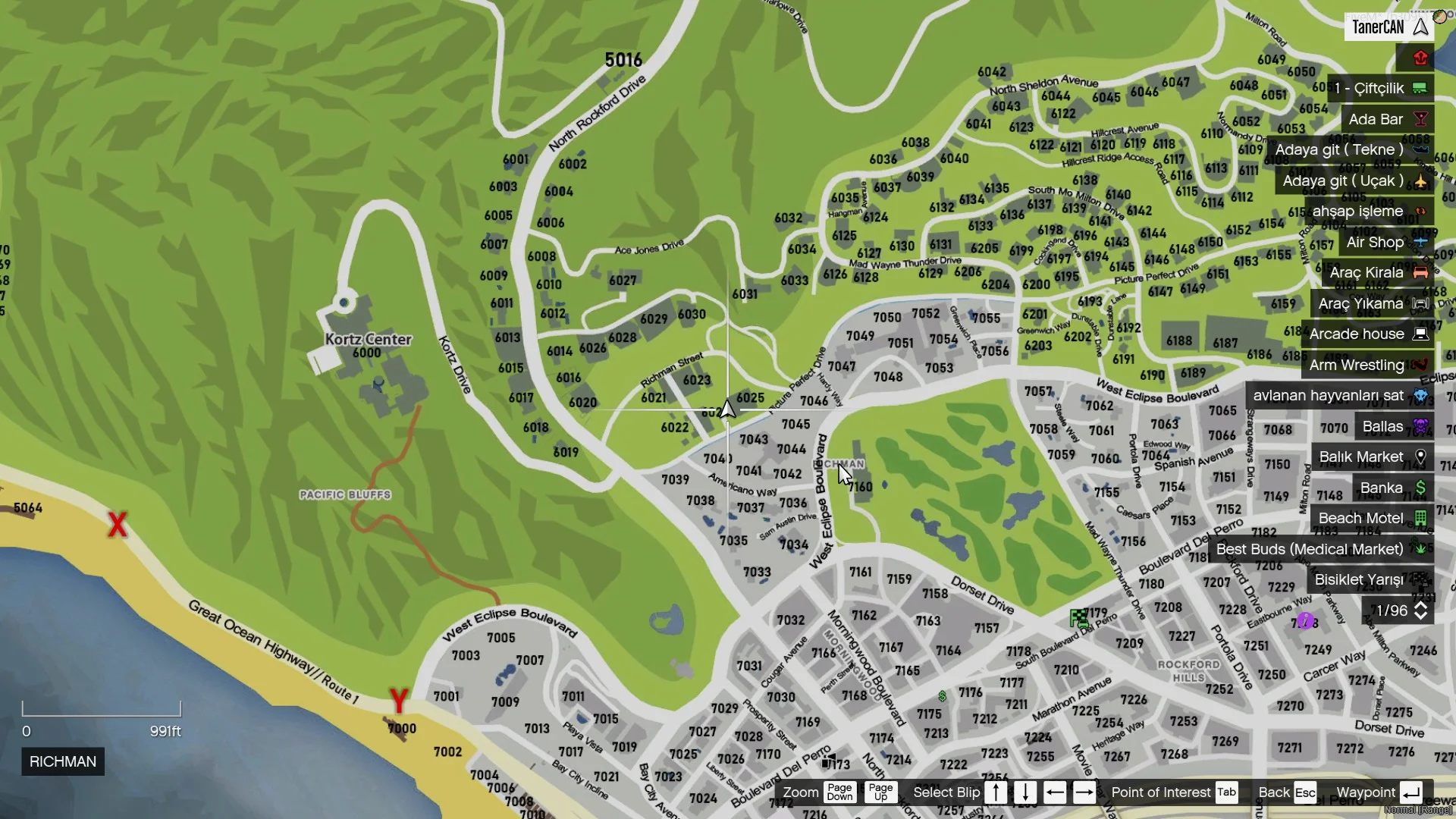Select the '1 - Çiftçilik' legend entry
This screenshot has width=1456, height=819.
1380,89
